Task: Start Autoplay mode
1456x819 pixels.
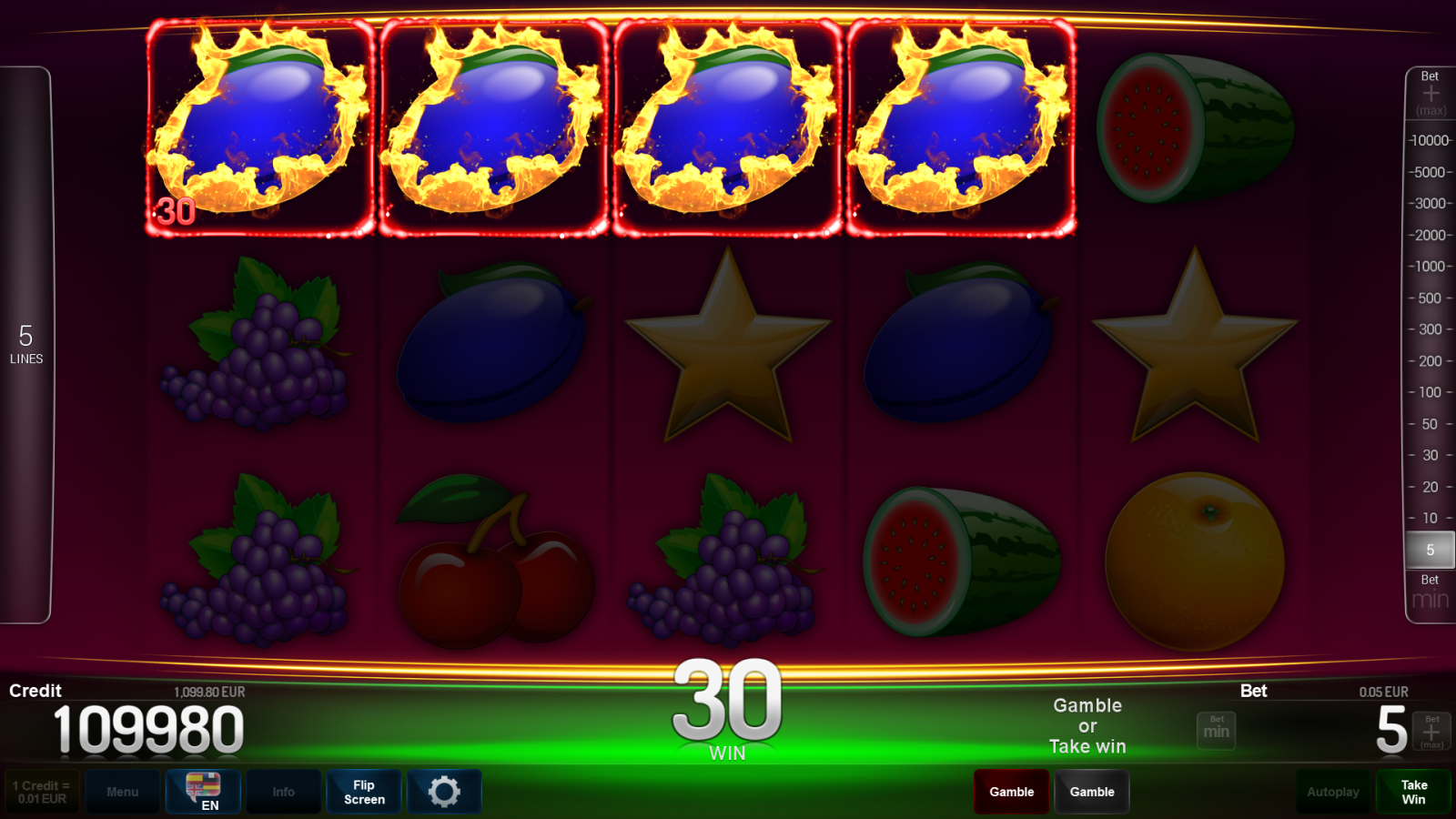Action: (x=1332, y=792)
